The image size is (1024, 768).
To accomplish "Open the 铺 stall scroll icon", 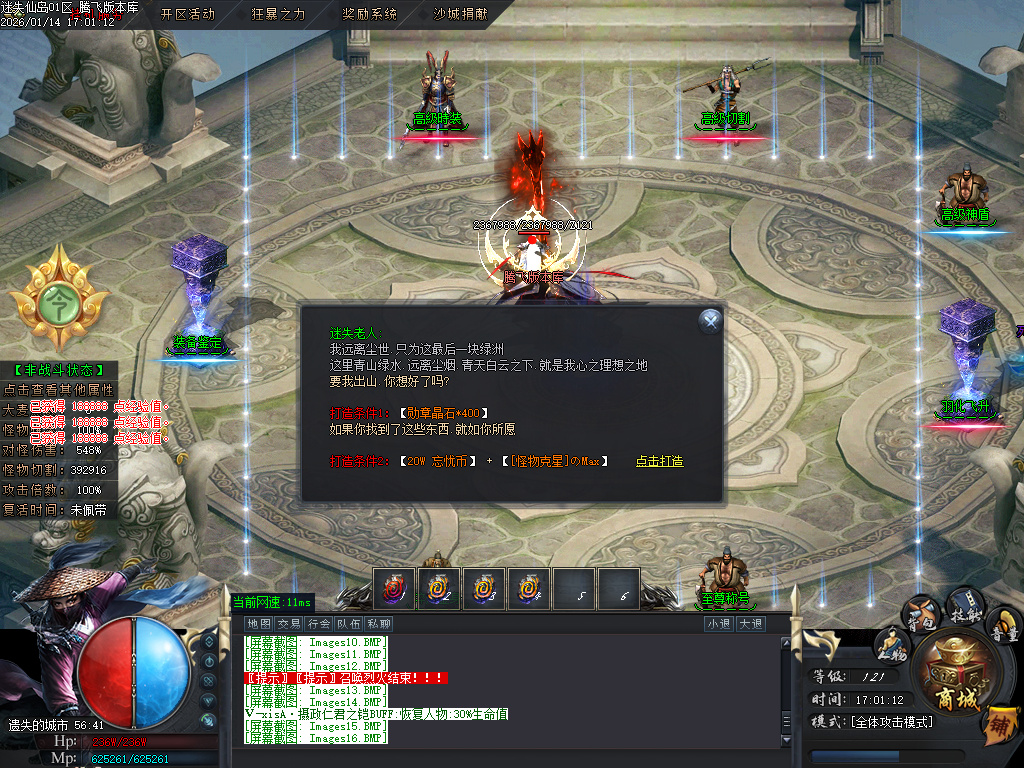I will pos(1001,725).
